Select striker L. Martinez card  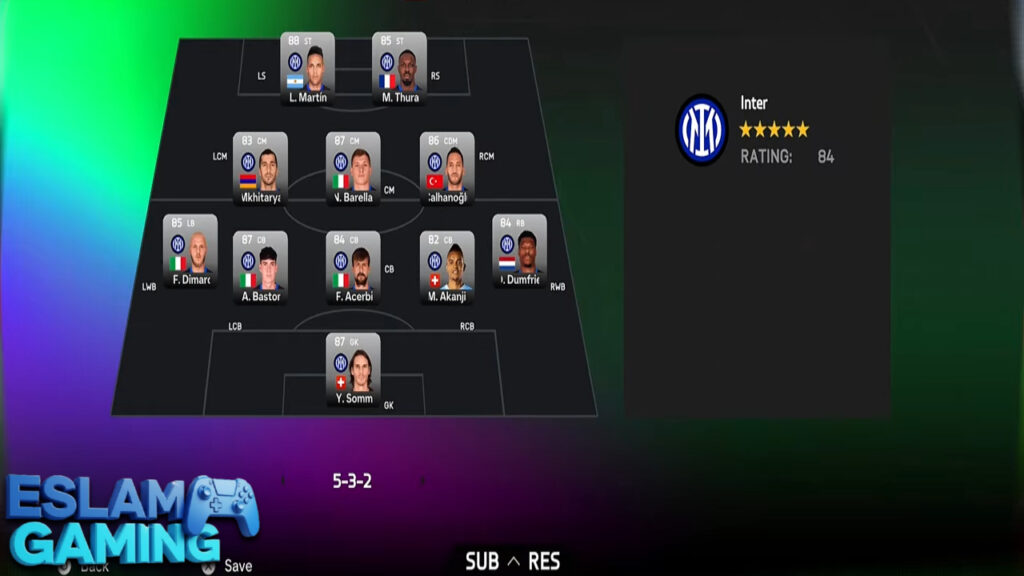(x=307, y=68)
